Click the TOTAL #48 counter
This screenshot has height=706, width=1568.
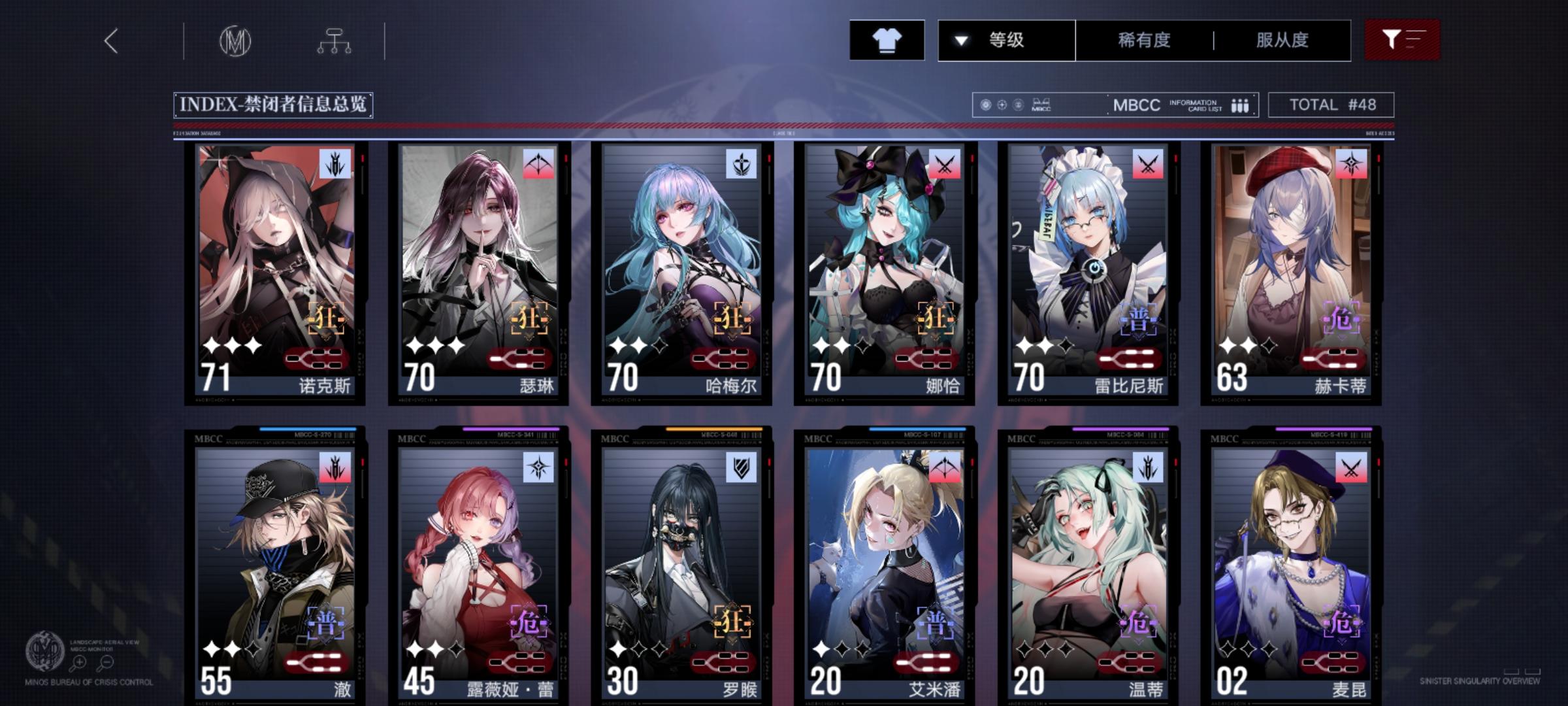coord(1330,104)
